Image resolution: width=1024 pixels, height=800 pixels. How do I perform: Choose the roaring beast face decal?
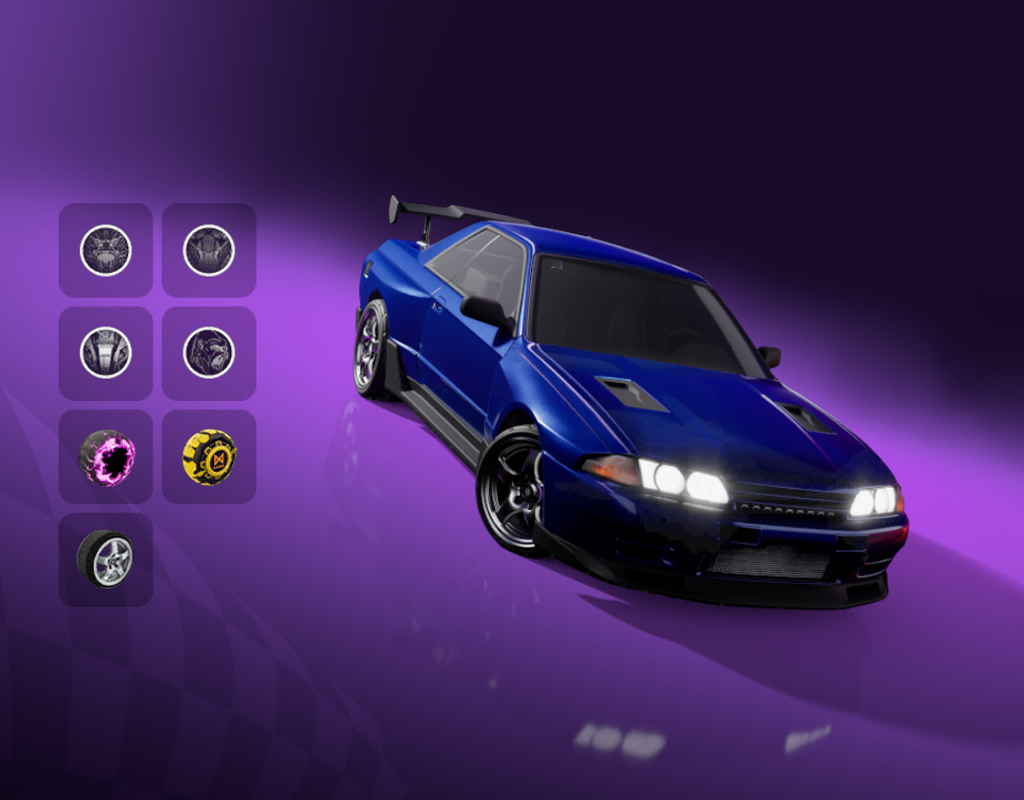(x=105, y=250)
